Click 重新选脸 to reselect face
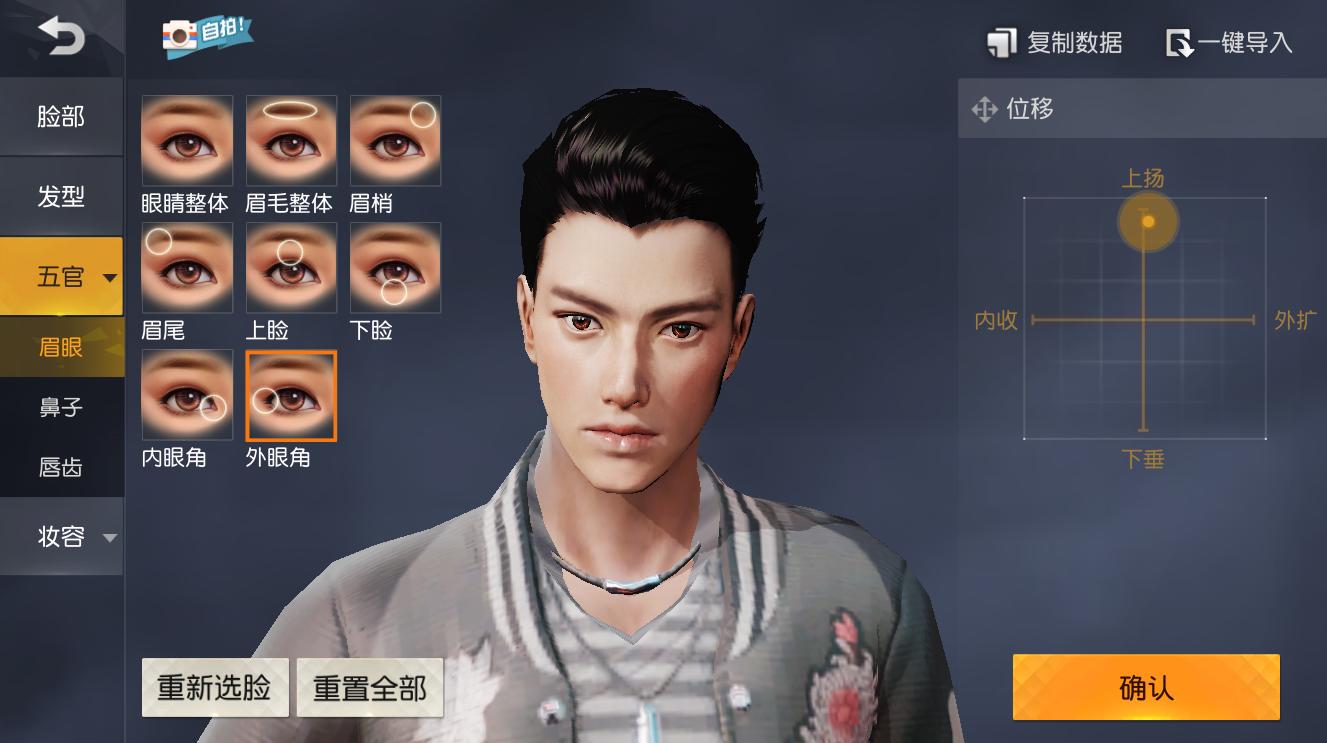The width and height of the screenshot is (1327, 743). click(214, 688)
